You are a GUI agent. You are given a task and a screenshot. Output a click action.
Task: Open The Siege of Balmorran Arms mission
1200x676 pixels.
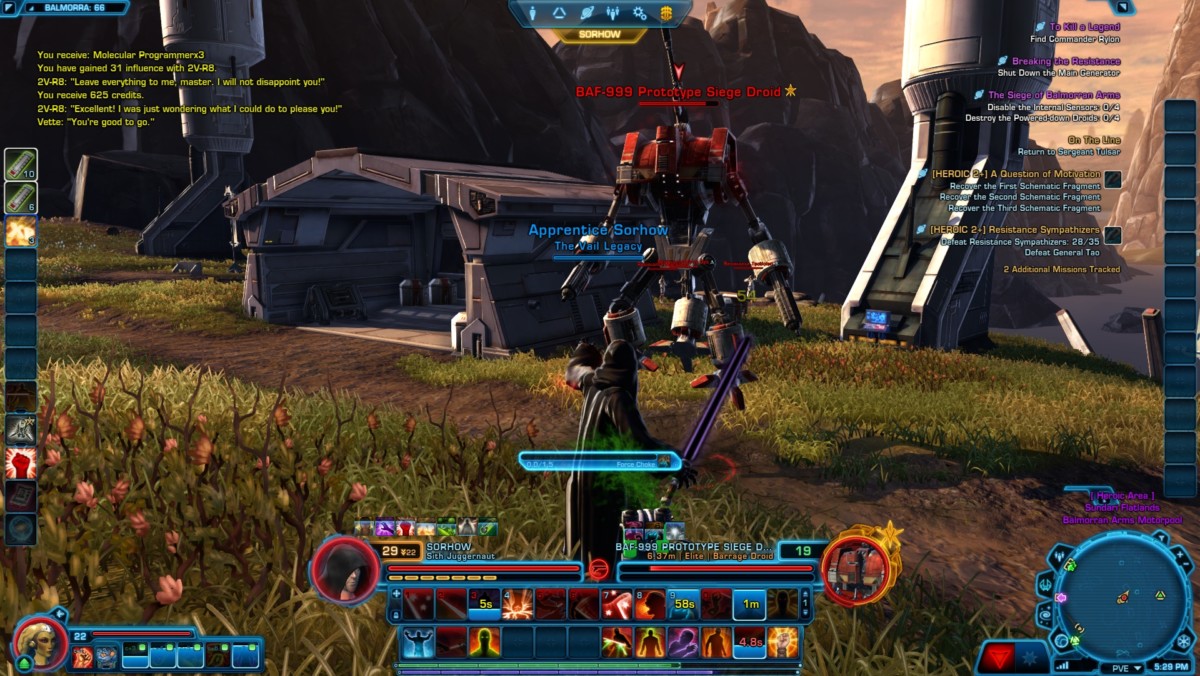tap(1054, 95)
